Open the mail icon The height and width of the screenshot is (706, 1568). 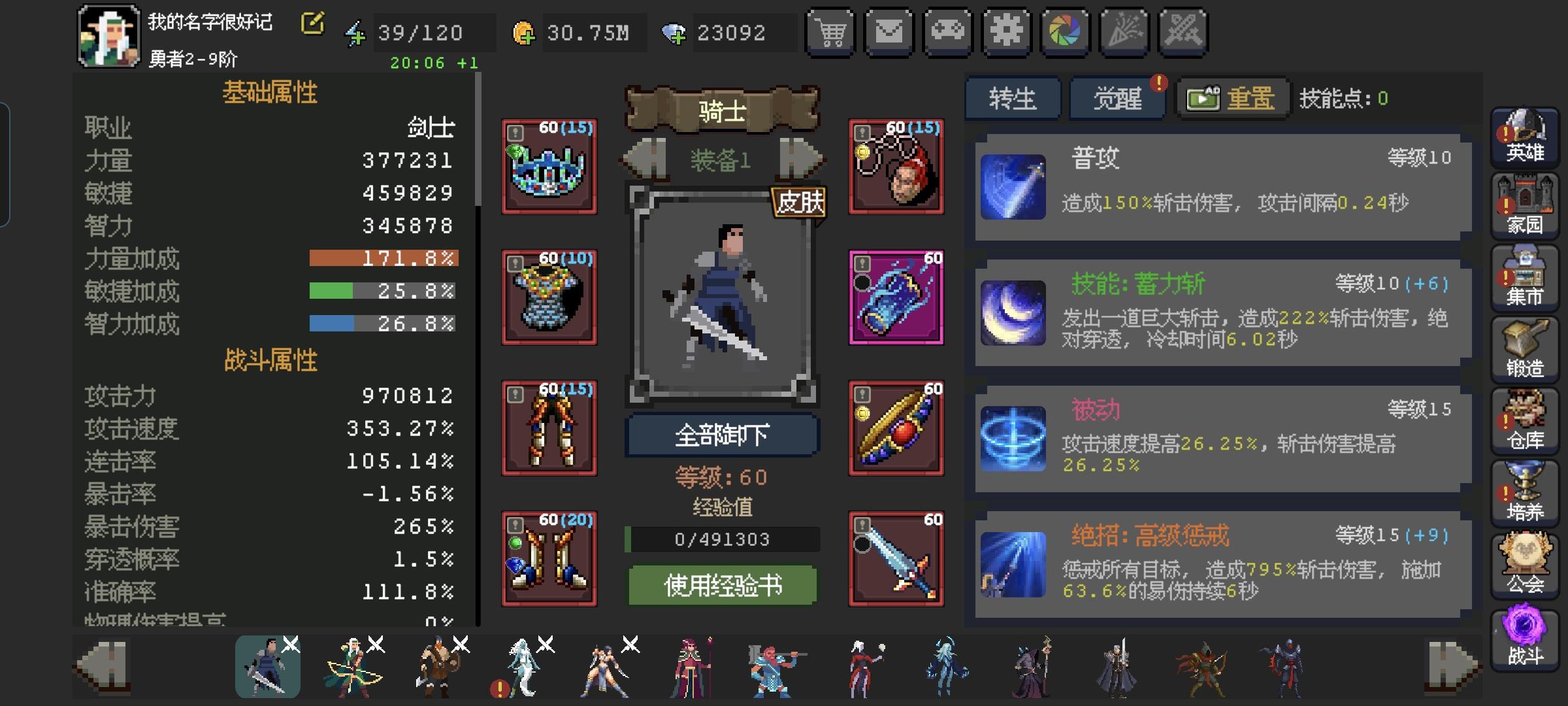pos(889,31)
